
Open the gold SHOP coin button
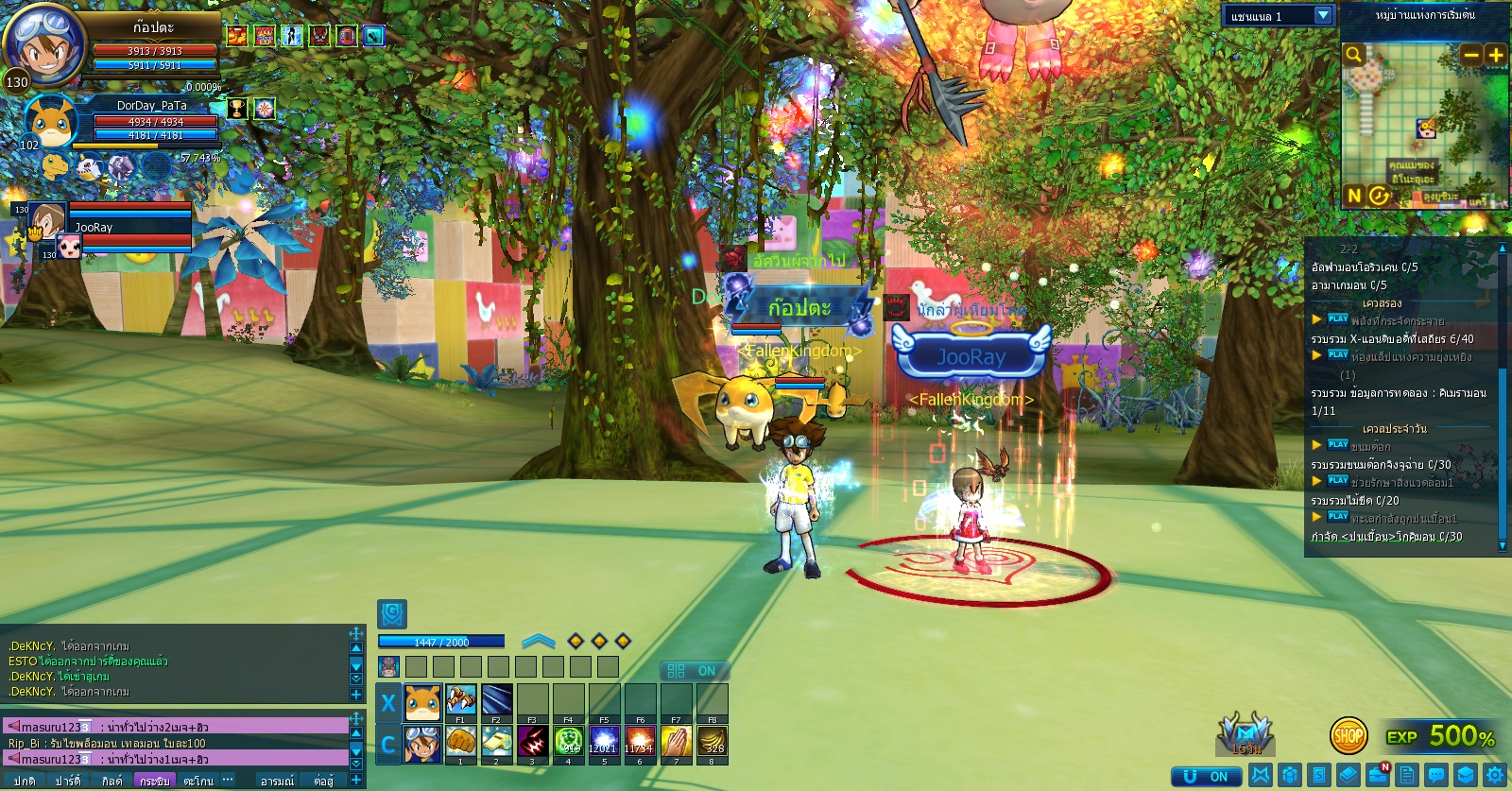[1349, 735]
